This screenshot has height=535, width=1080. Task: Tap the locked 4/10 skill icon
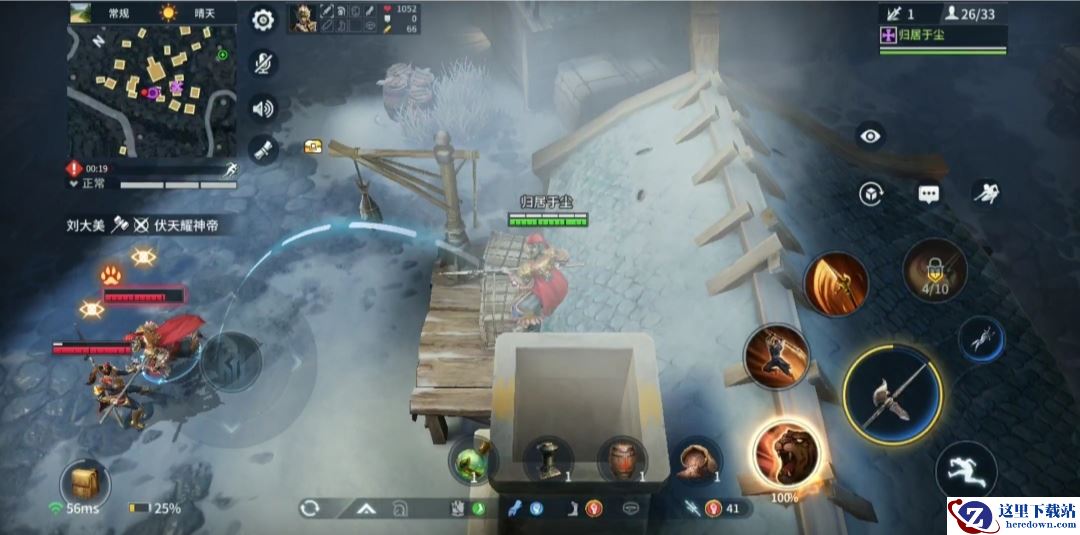pos(935,268)
